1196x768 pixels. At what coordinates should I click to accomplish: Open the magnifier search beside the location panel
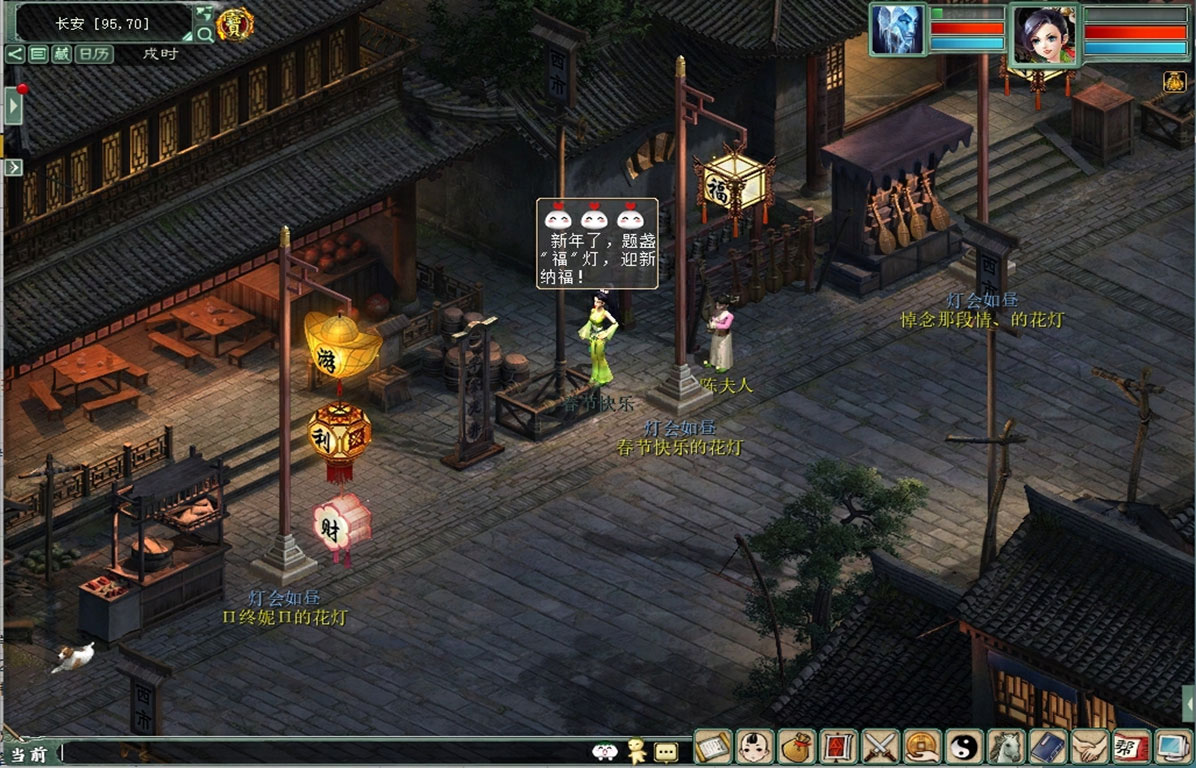click(205, 34)
